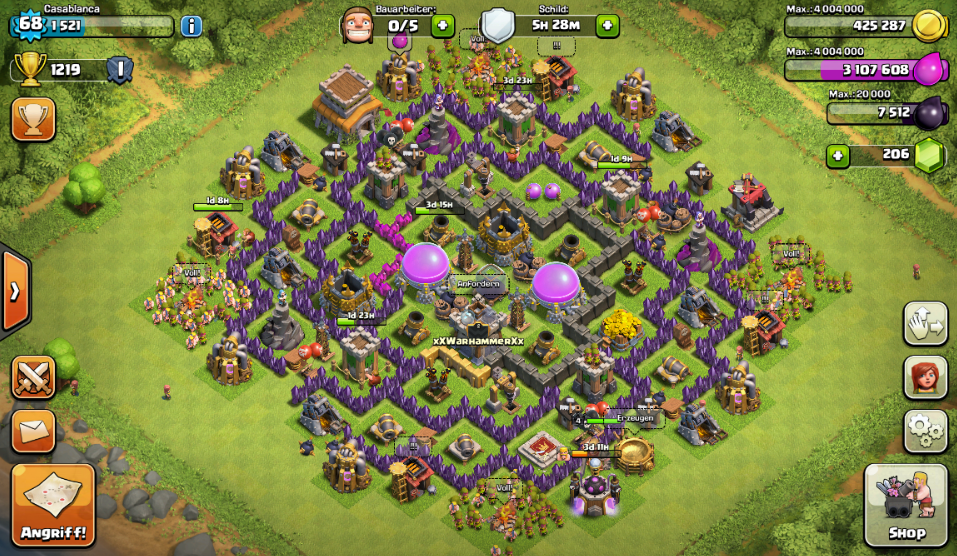Start an attack with the Angriff! button
The height and width of the screenshot is (556, 957).
[53, 505]
